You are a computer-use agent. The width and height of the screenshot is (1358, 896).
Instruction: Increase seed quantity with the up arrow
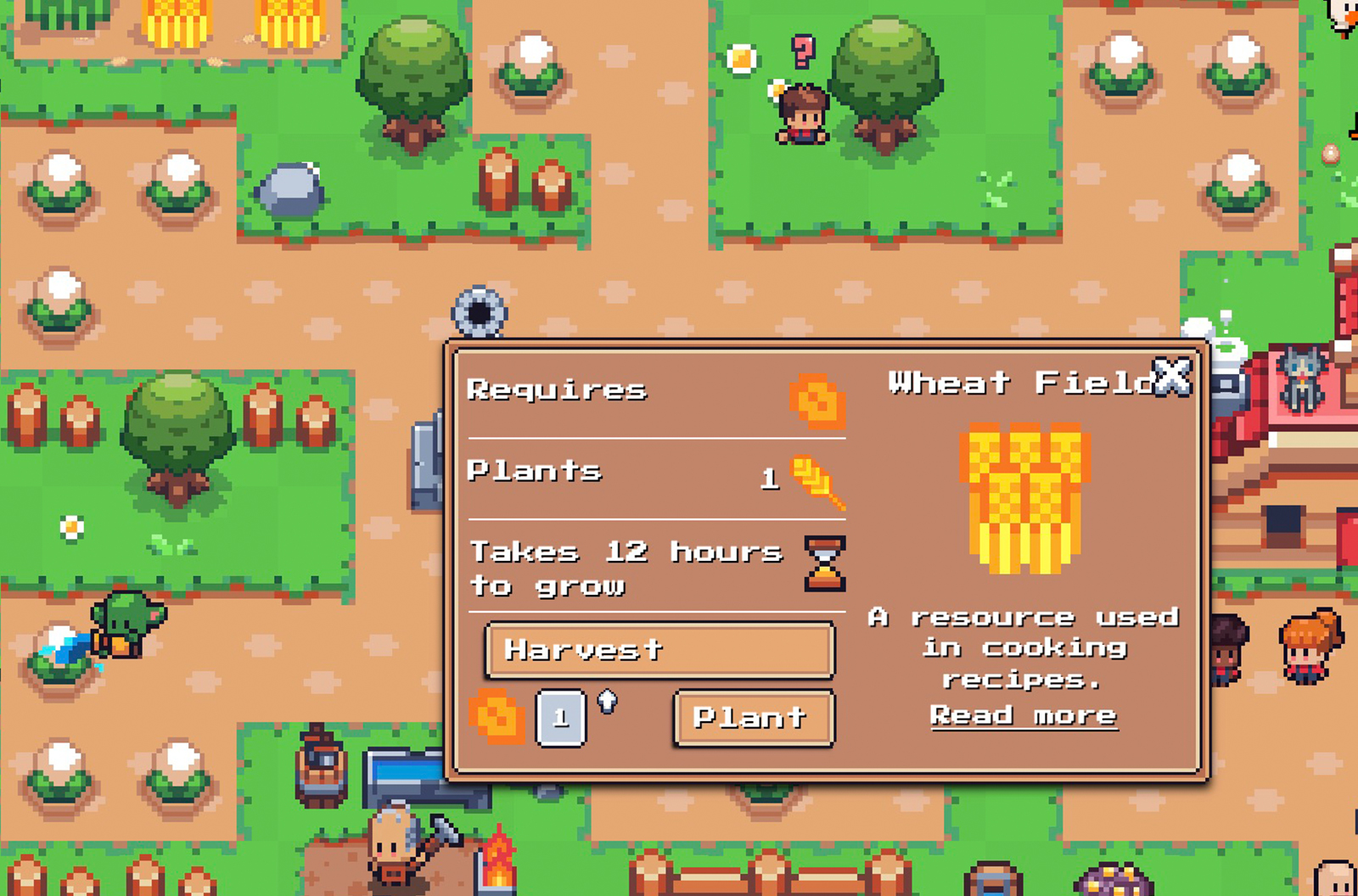(608, 701)
